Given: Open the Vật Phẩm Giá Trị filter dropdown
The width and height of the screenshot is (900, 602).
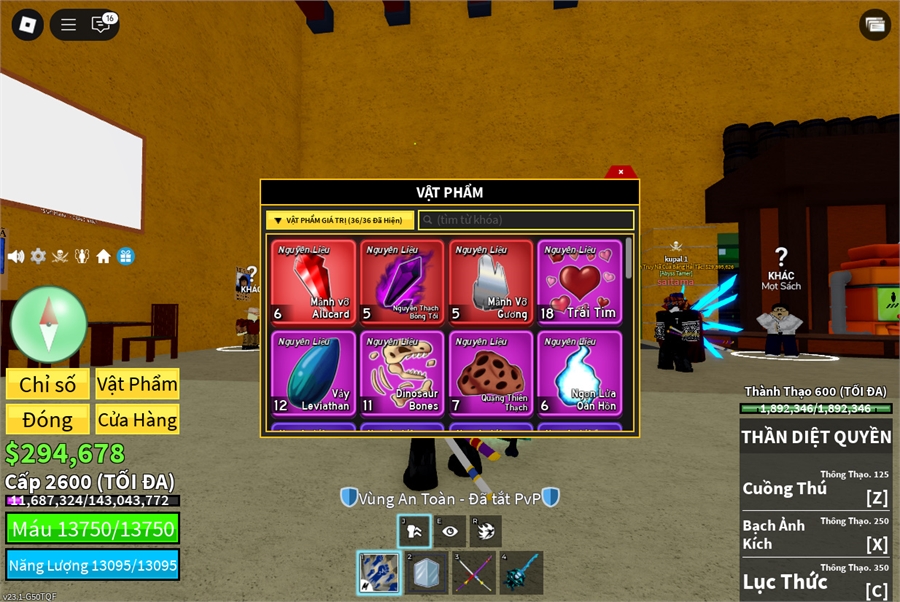Looking at the screenshot, I should coord(340,220).
